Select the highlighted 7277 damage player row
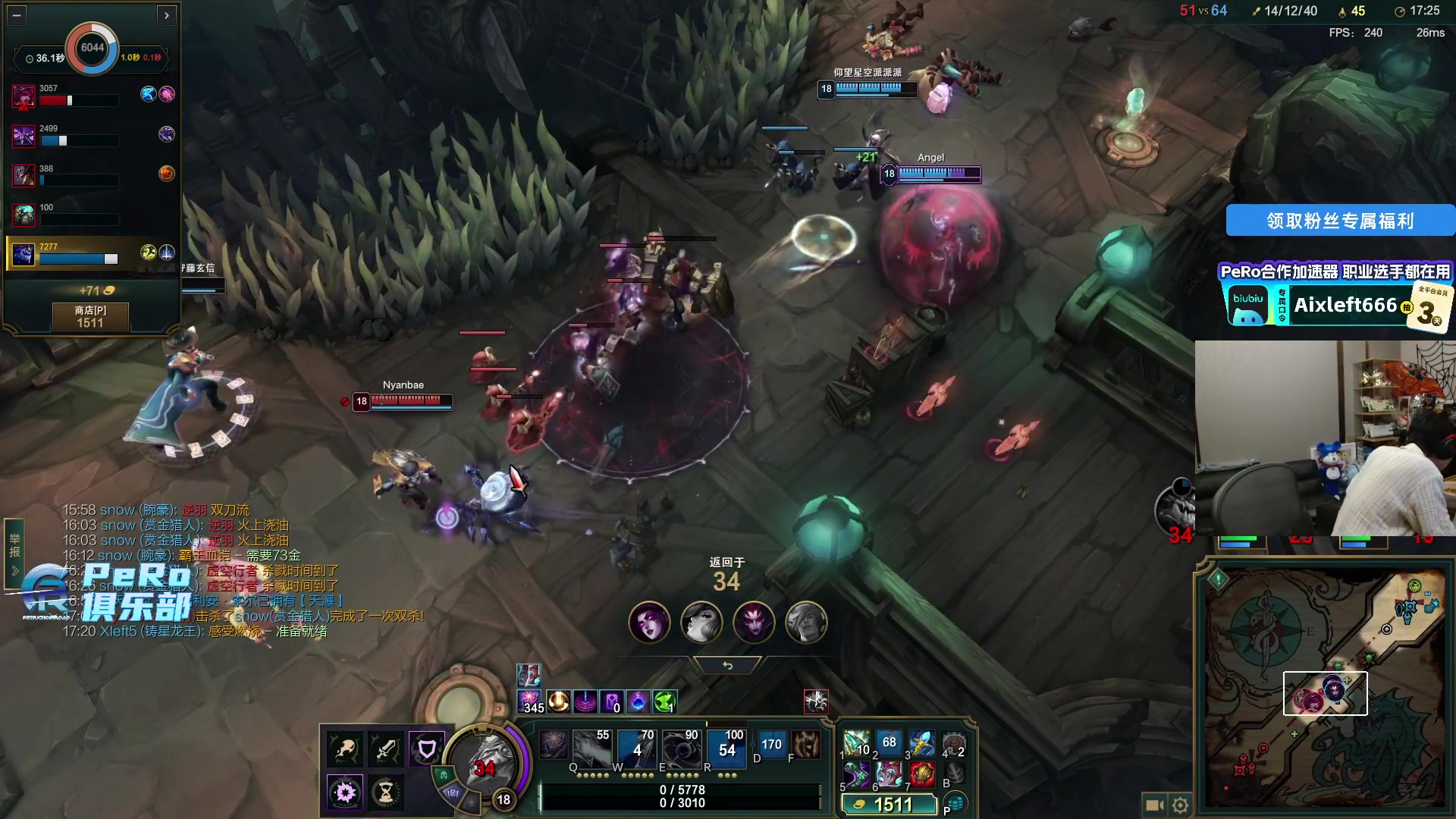Screen dimensions: 1456x819 pos(91,253)
